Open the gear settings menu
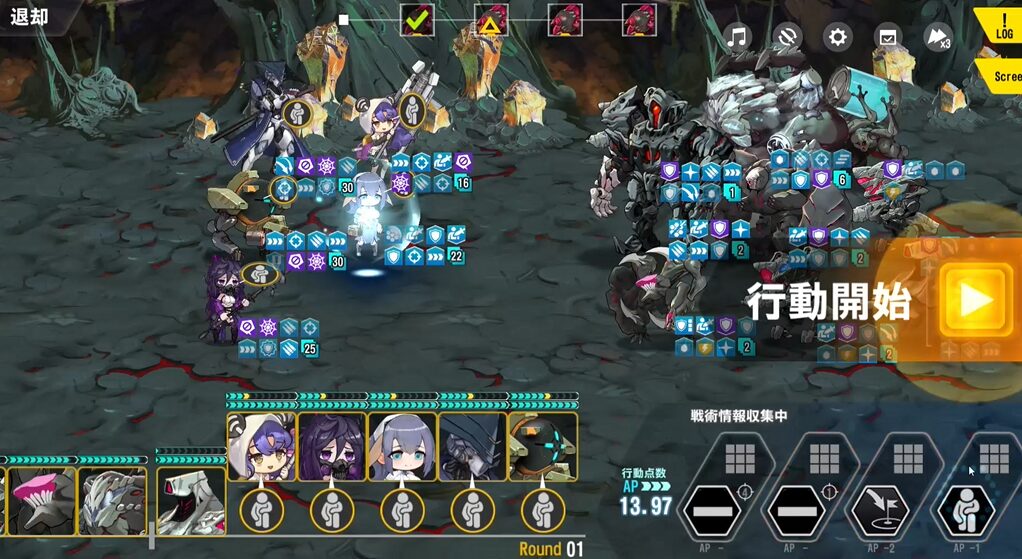 [x=837, y=38]
